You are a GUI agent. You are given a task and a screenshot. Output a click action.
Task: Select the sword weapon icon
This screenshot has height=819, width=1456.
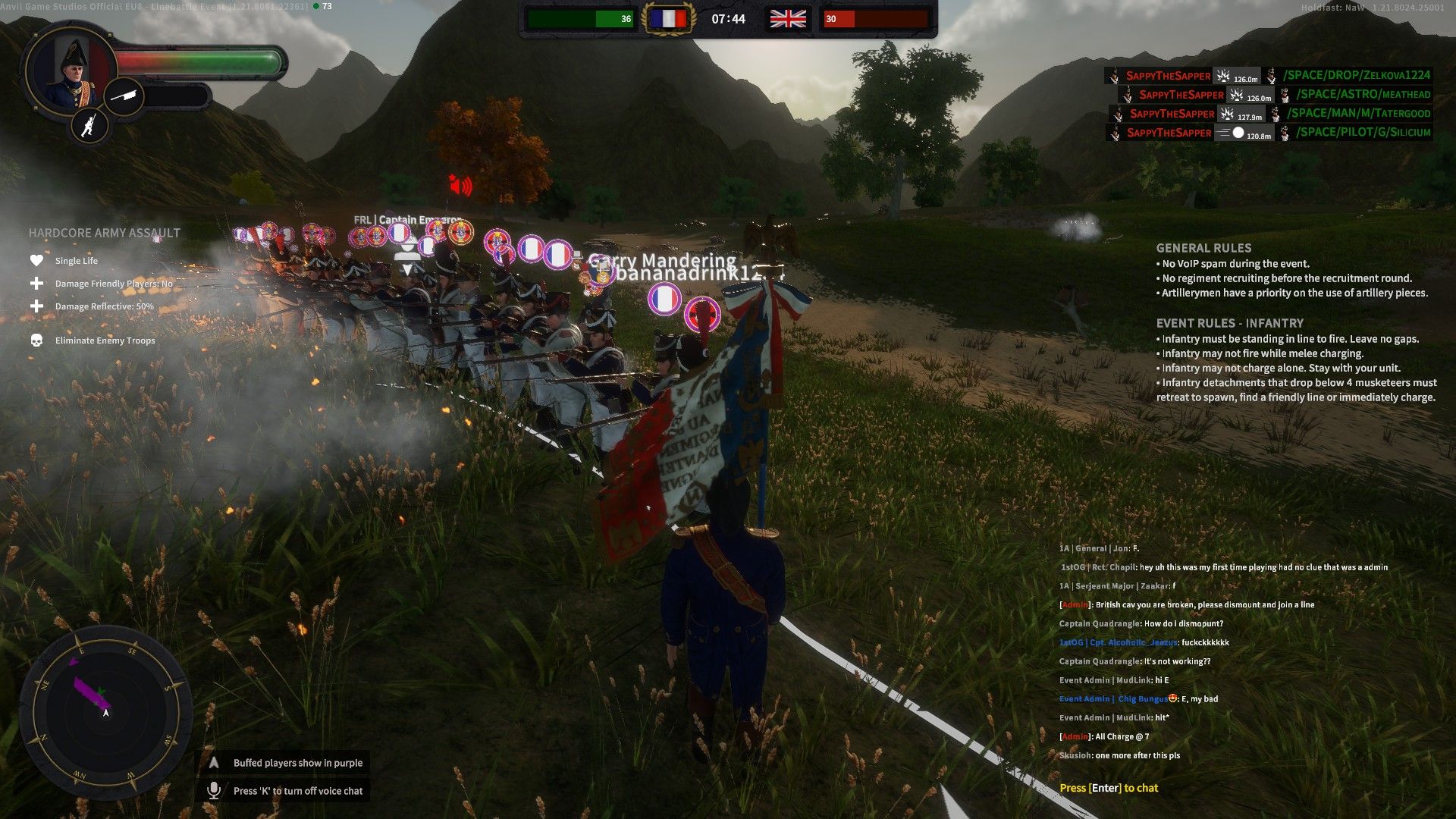pyautogui.click(x=123, y=96)
